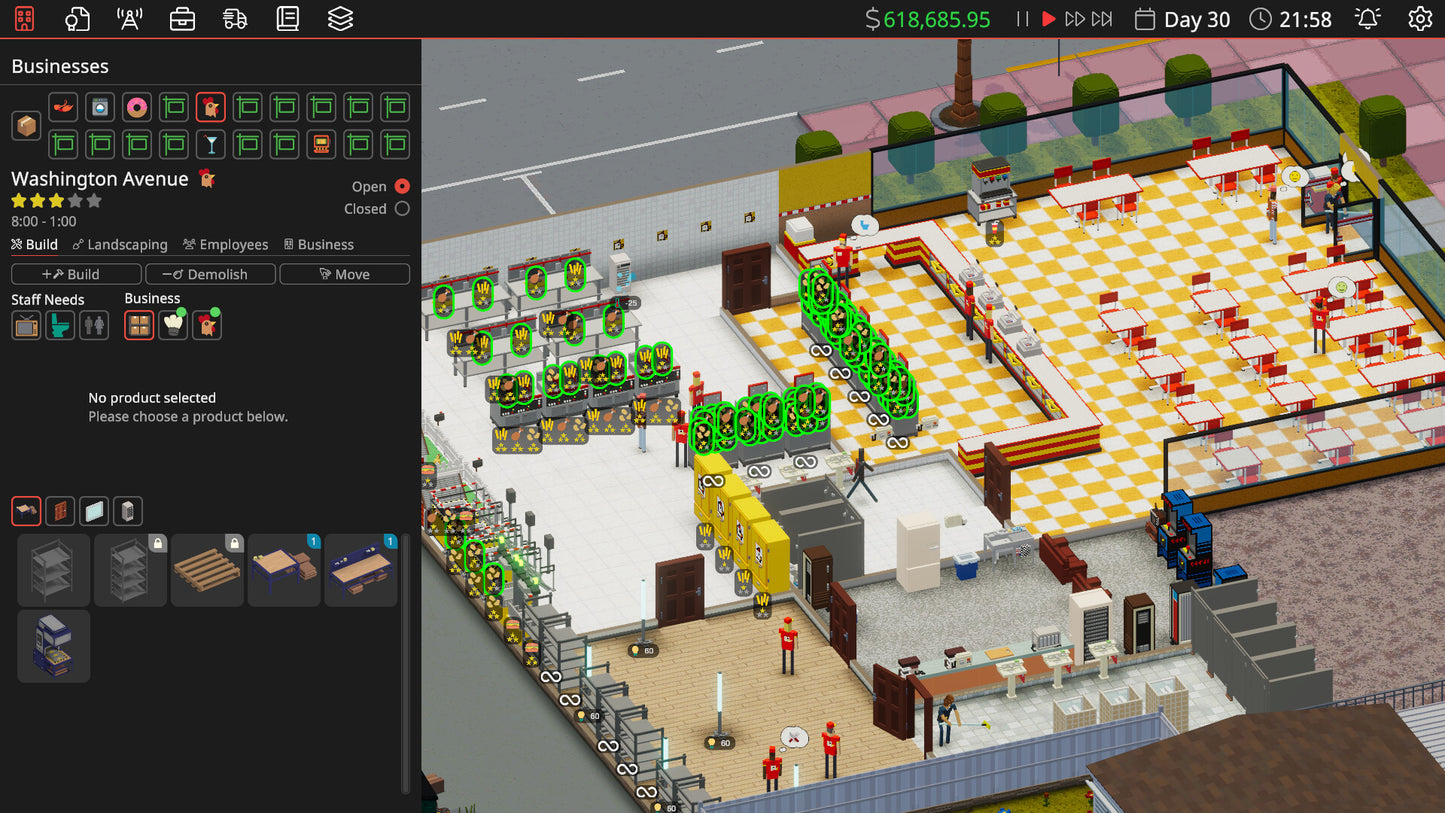Pick the blue packaging machine item
Image resolution: width=1445 pixels, height=813 pixels.
coord(54,646)
